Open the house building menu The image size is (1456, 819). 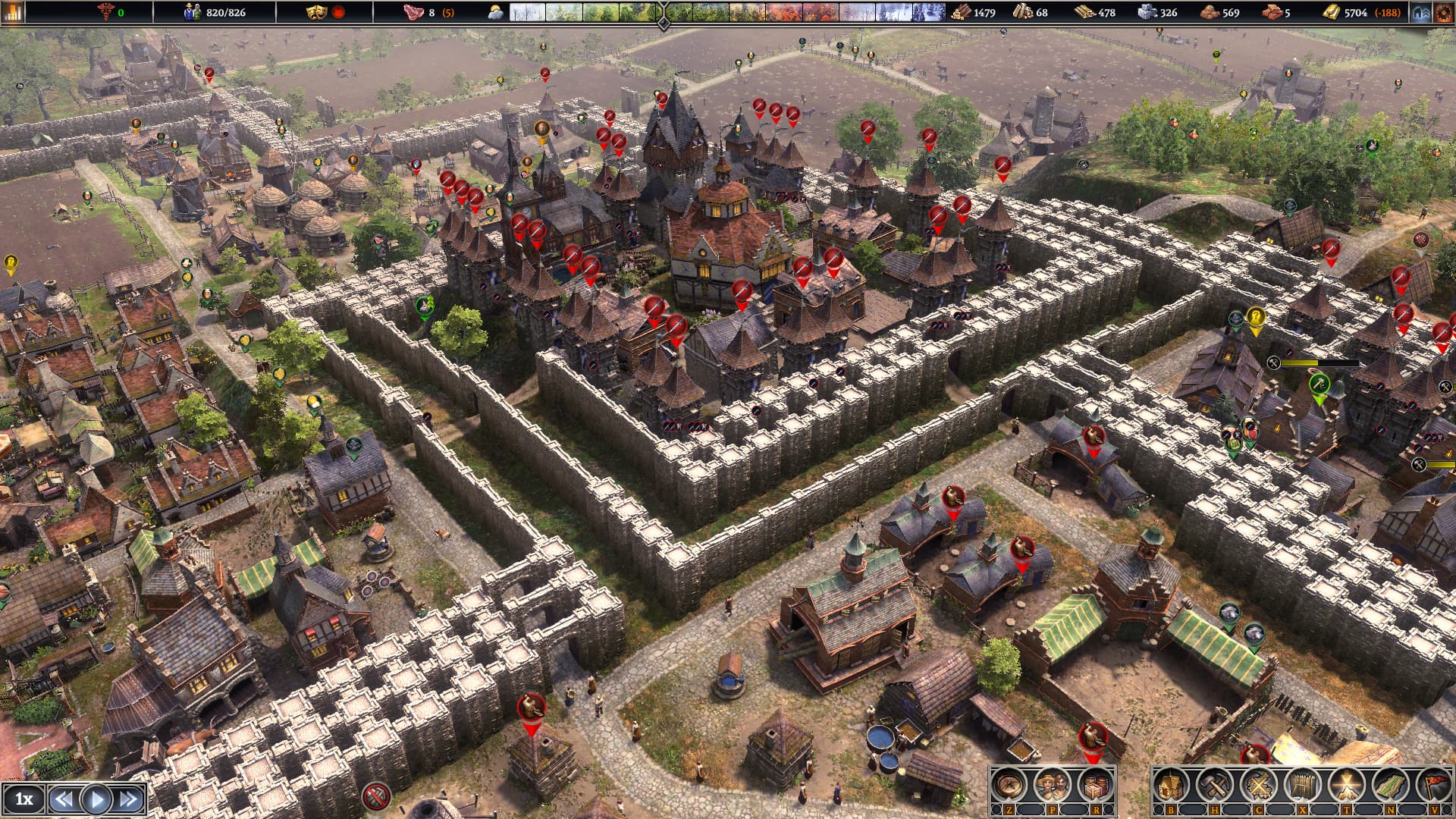[1171, 786]
